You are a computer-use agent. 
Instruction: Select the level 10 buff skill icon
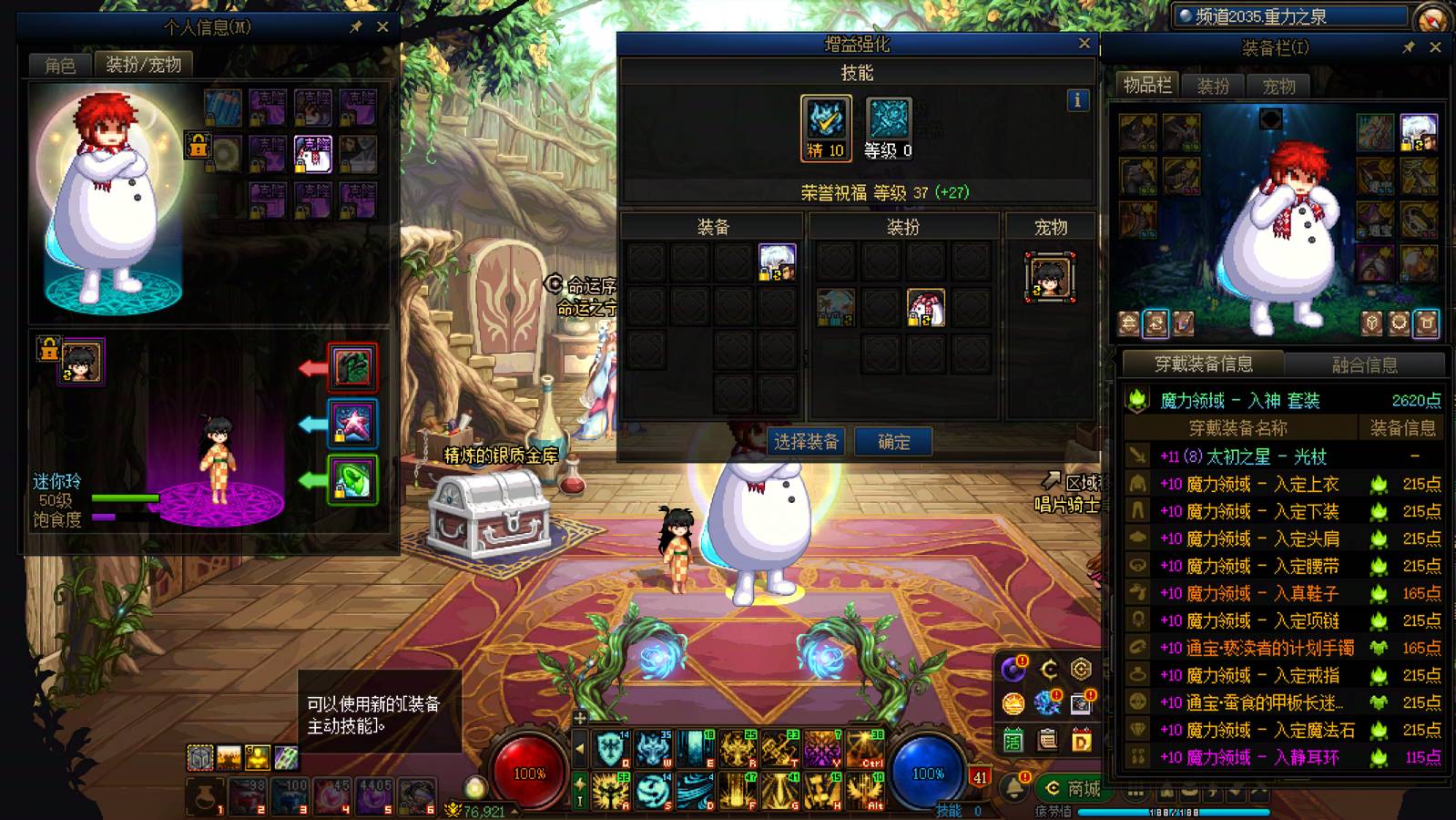click(826, 128)
